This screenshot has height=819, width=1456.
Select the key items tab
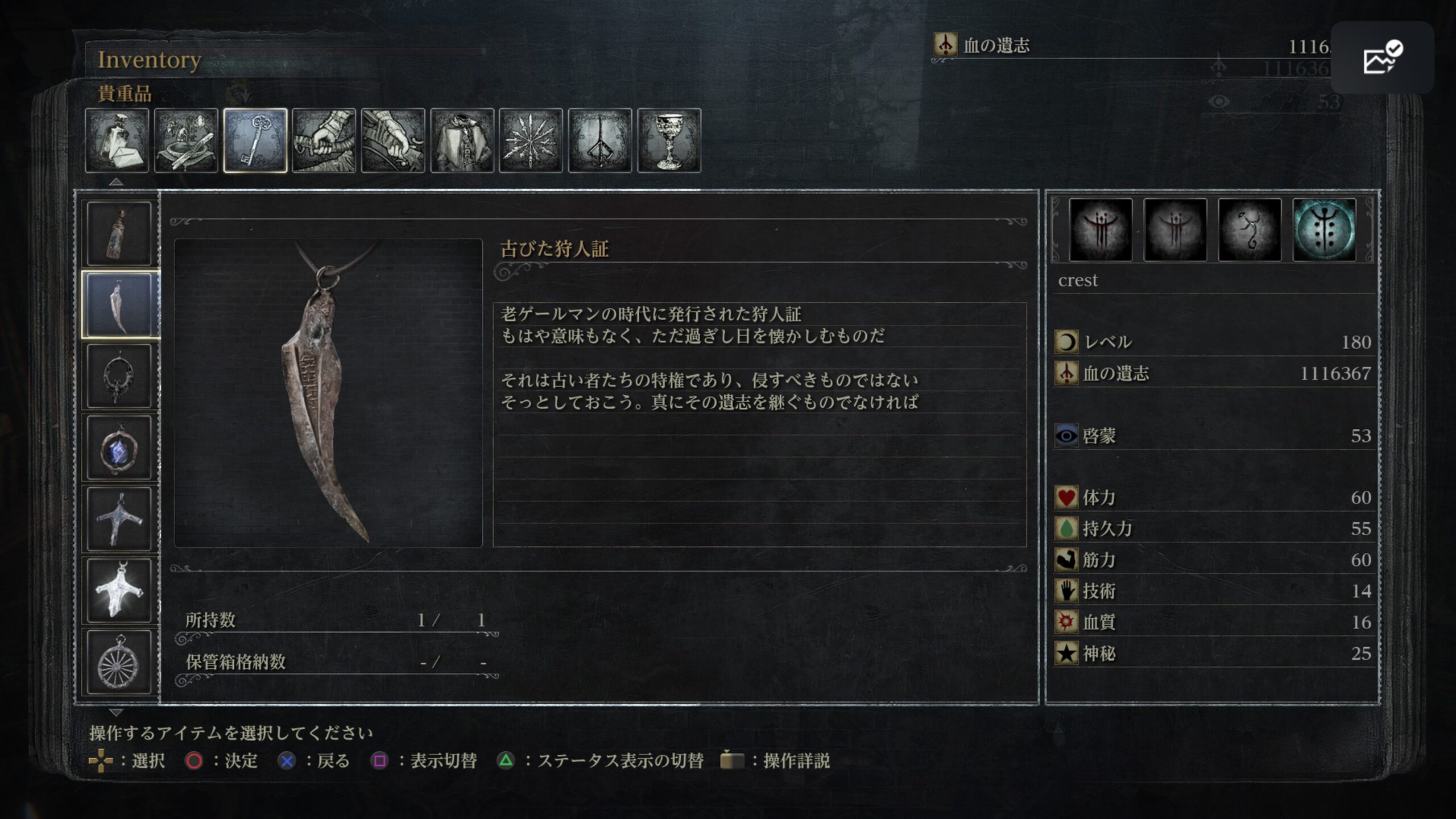pyautogui.click(x=255, y=140)
